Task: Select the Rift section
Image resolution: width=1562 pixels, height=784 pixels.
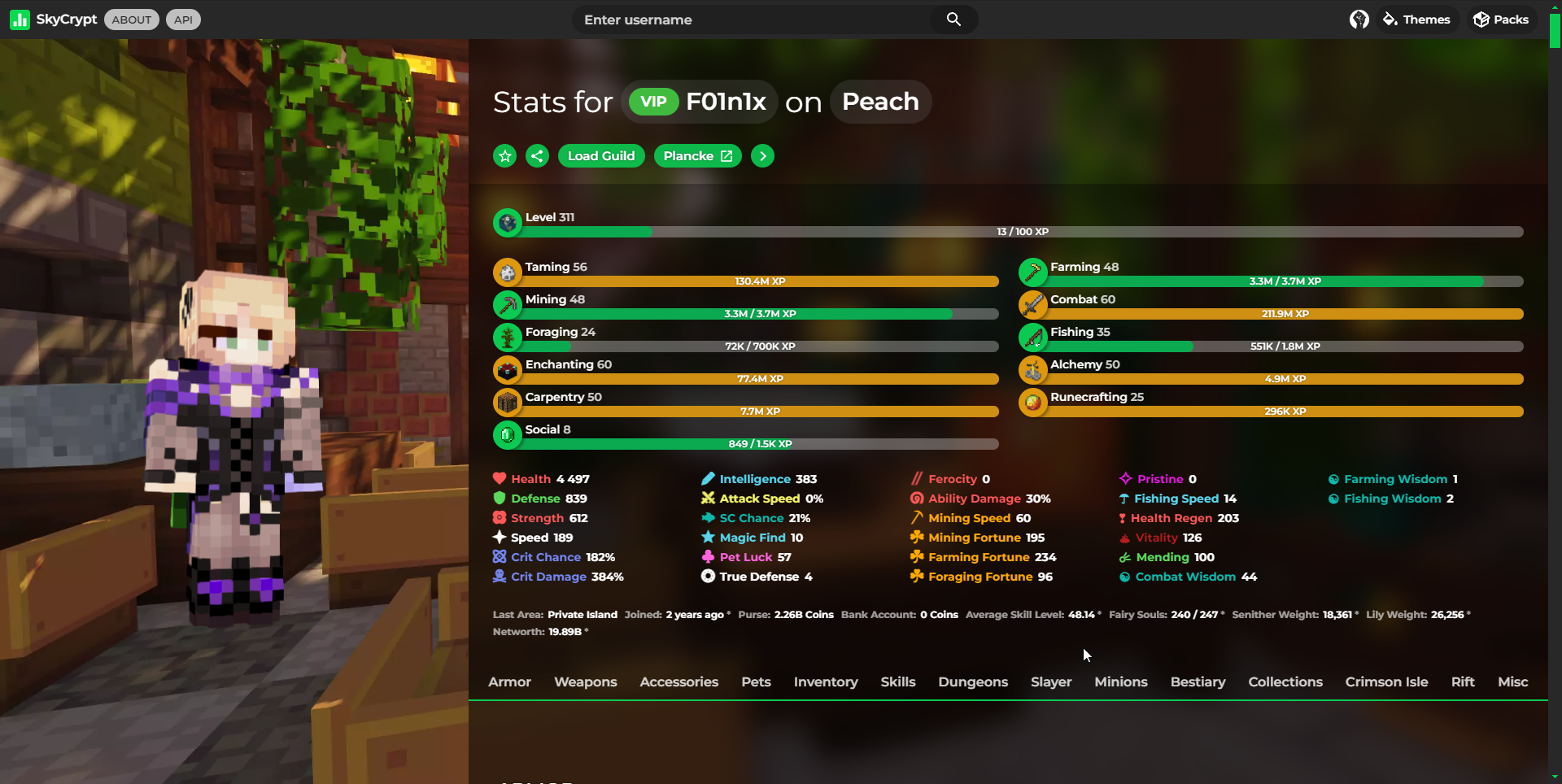Action: point(1463,682)
